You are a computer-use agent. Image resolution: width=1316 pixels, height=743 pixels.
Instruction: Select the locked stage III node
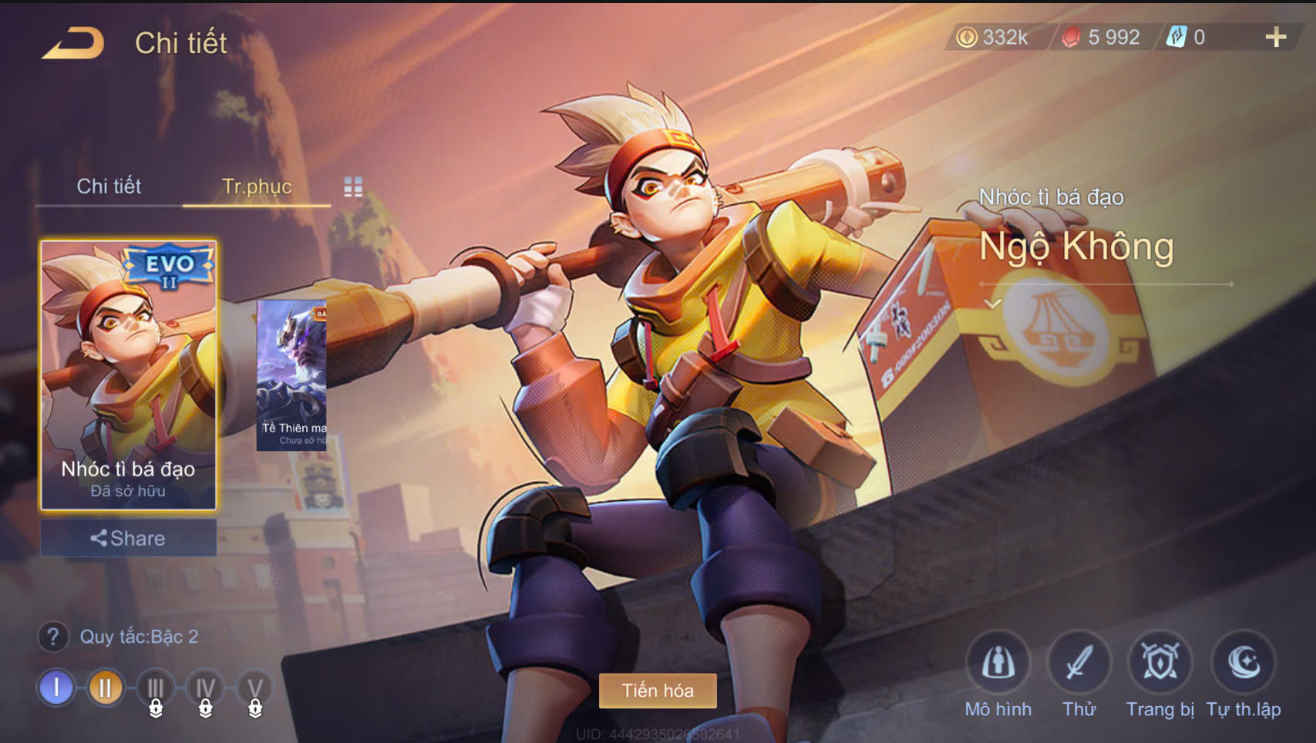(156, 688)
